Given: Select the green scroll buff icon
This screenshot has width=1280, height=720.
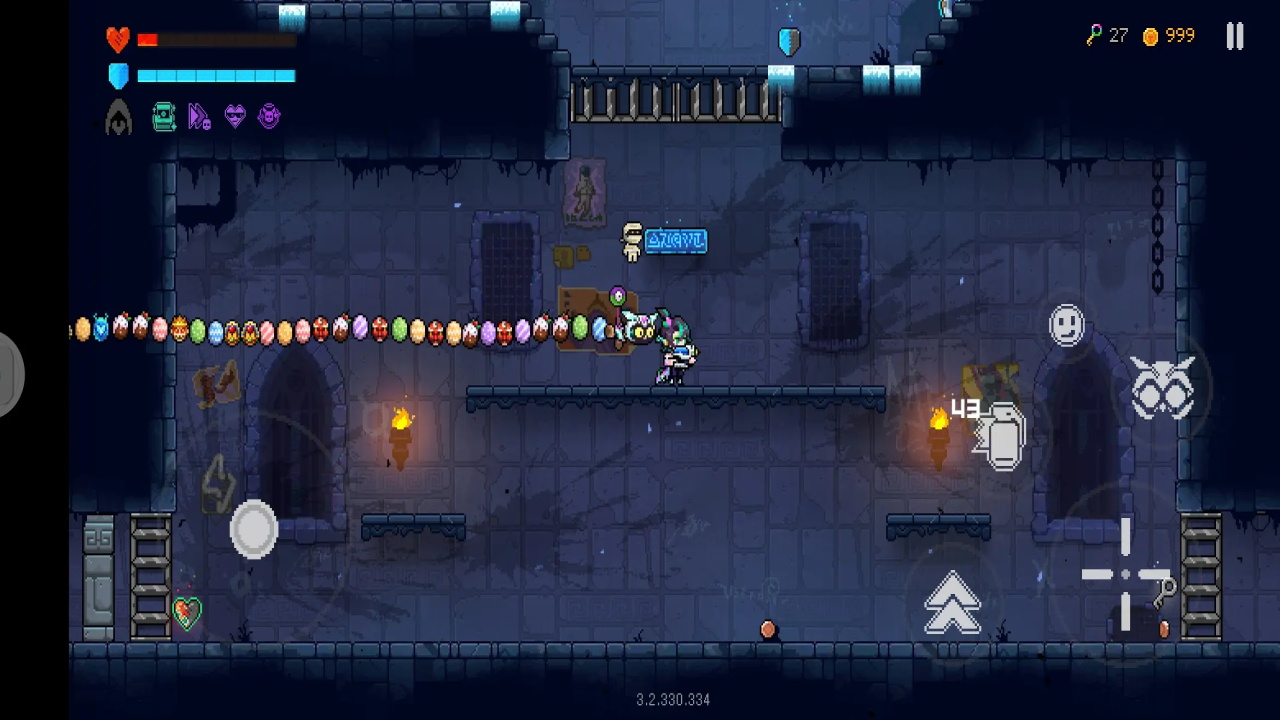Looking at the screenshot, I should pyautogui.click(x=164, y=117).
